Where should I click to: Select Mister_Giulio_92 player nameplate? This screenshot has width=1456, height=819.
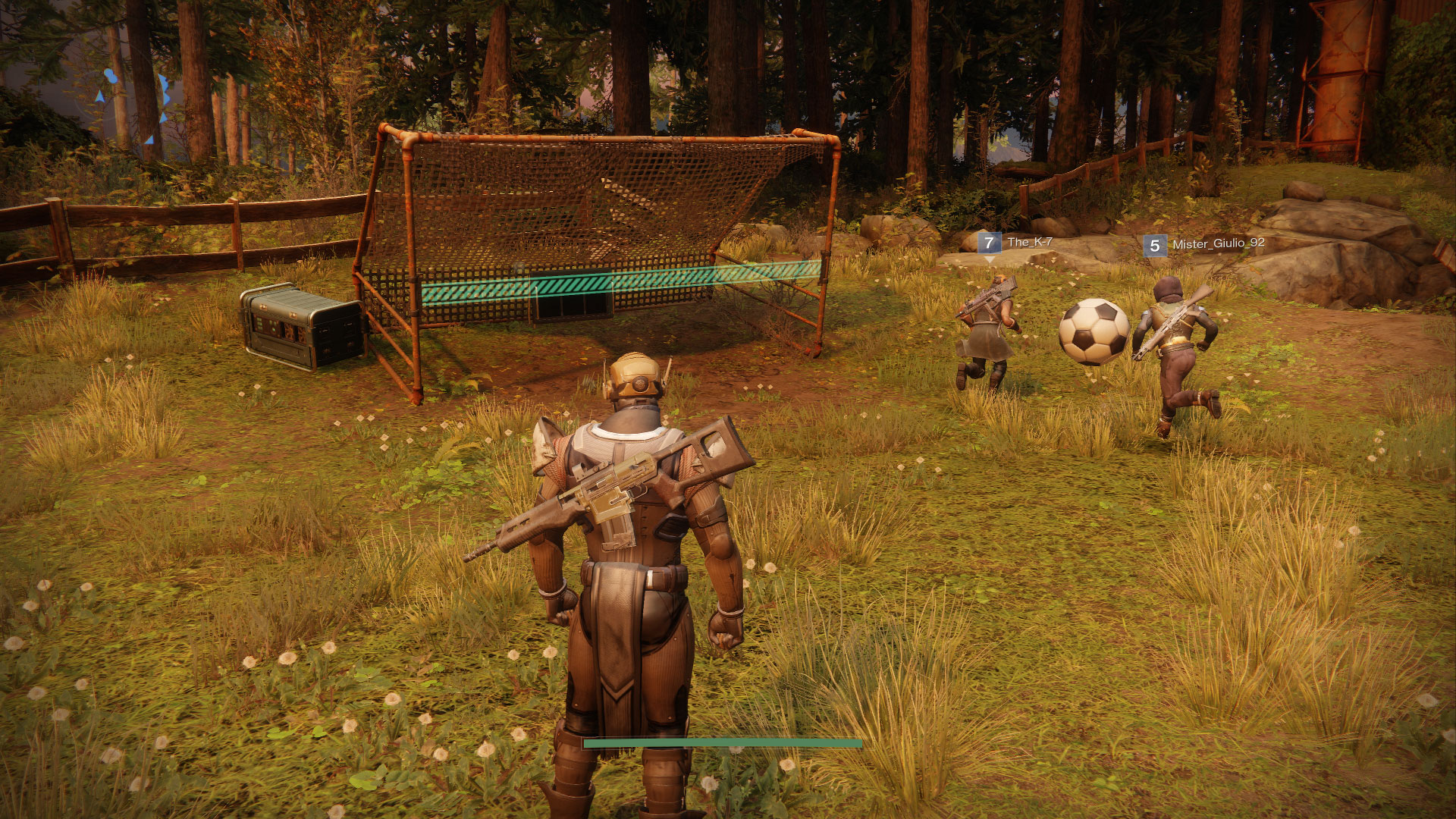click(1204, 244)
